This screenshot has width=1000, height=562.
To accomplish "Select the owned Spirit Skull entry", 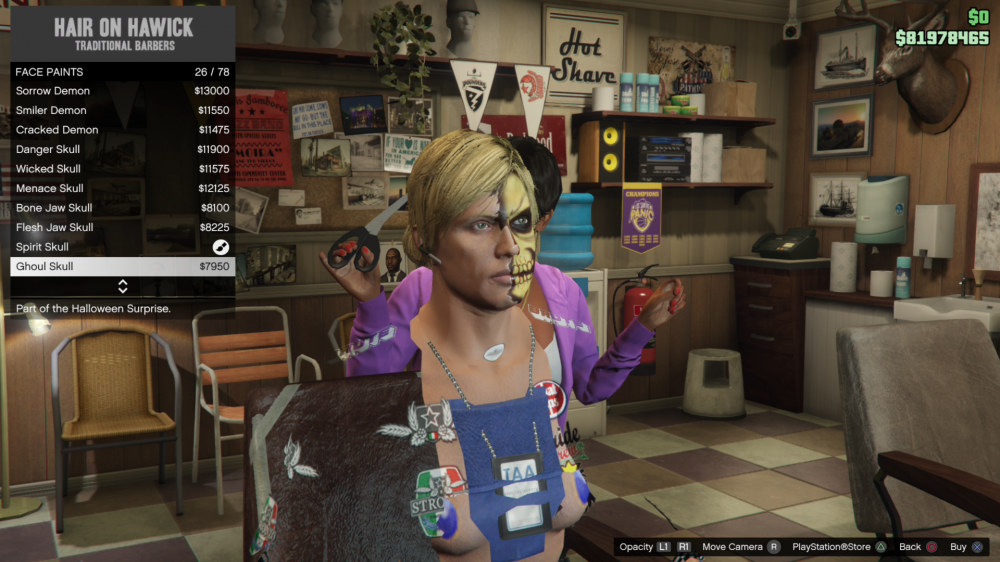I will tap(122, 247).
